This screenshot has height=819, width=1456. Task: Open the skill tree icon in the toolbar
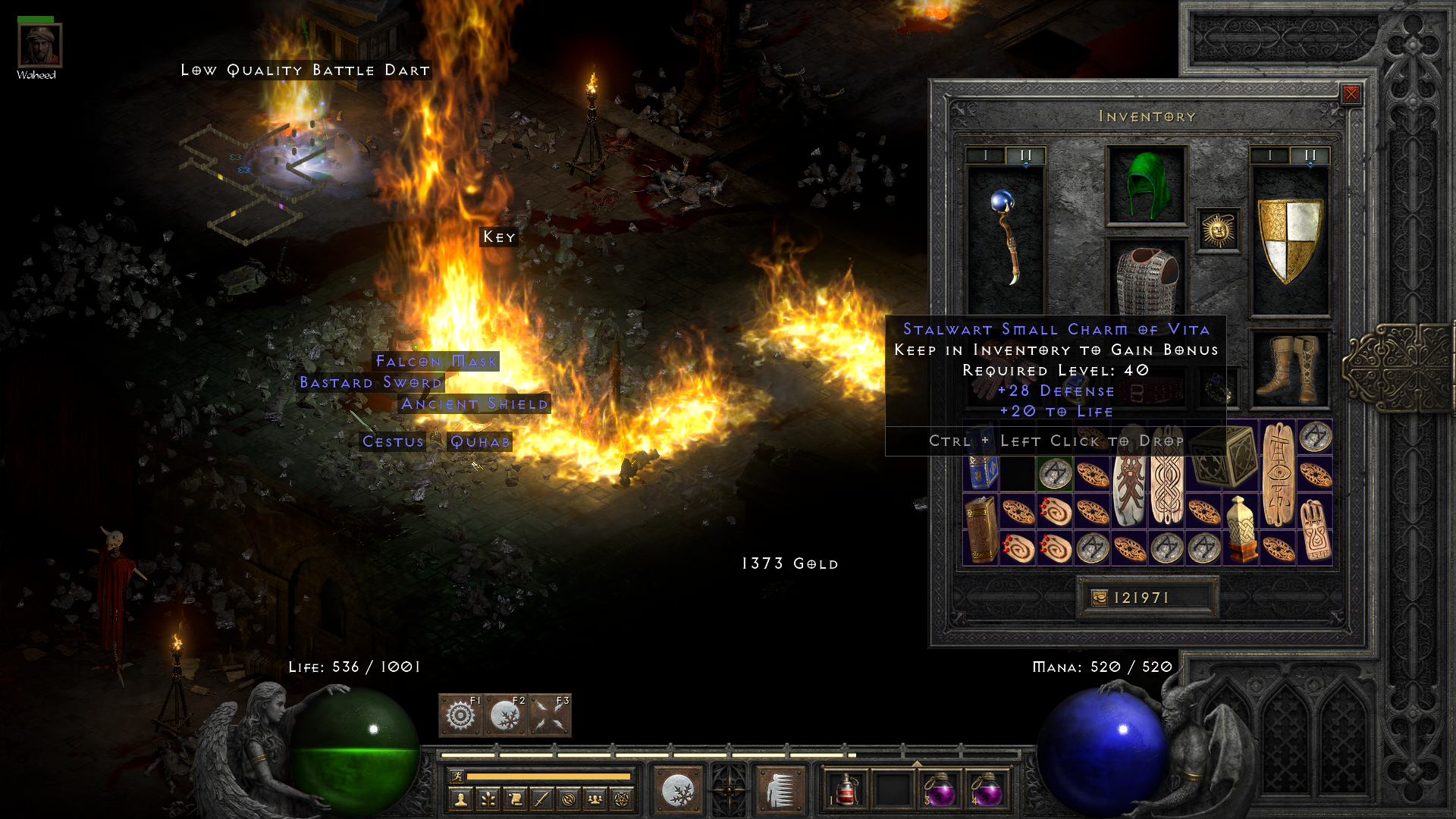point(488,799)
